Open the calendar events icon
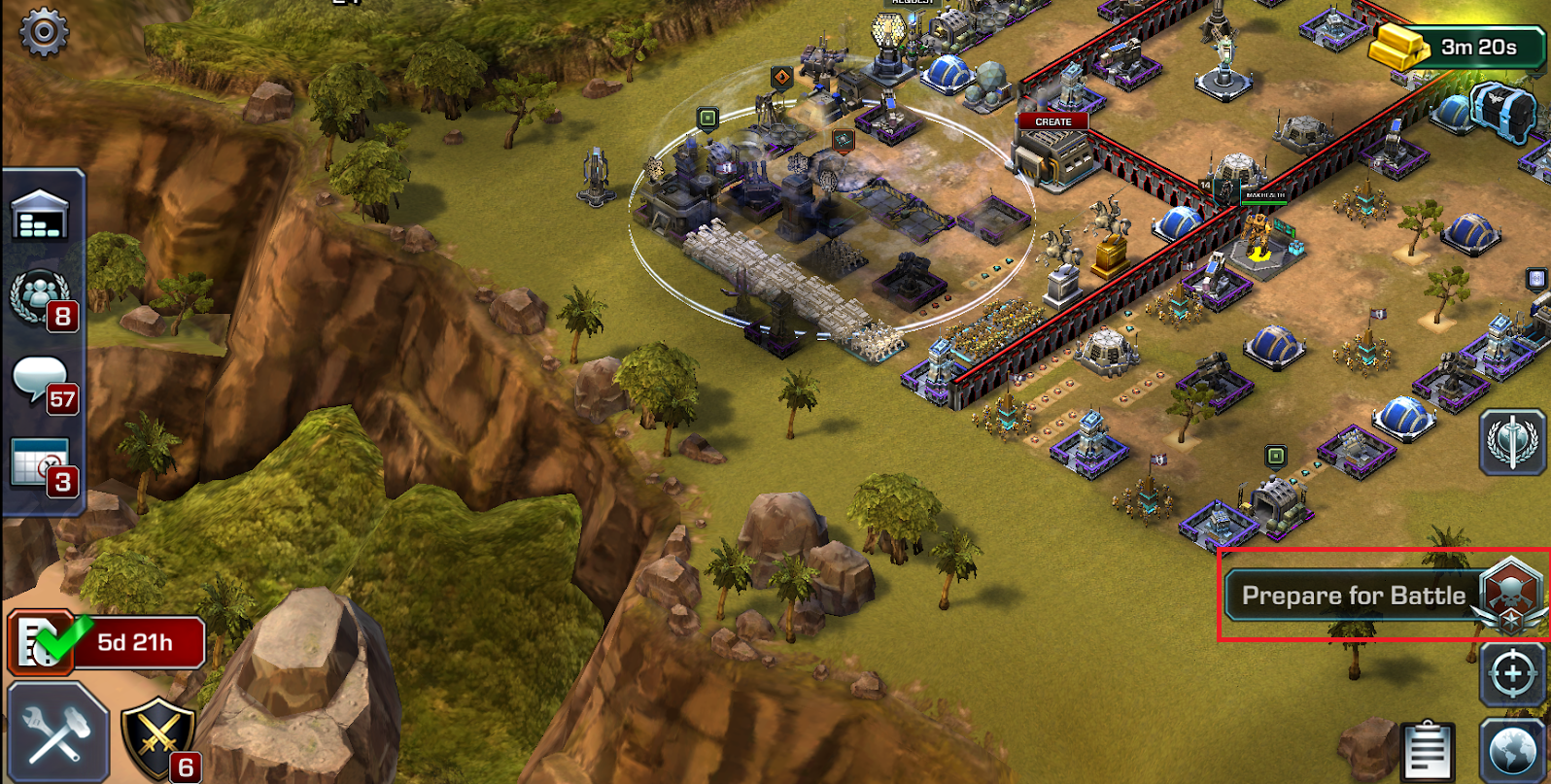Viewport: 1551px width, 784px height. [x=41, y=464]
